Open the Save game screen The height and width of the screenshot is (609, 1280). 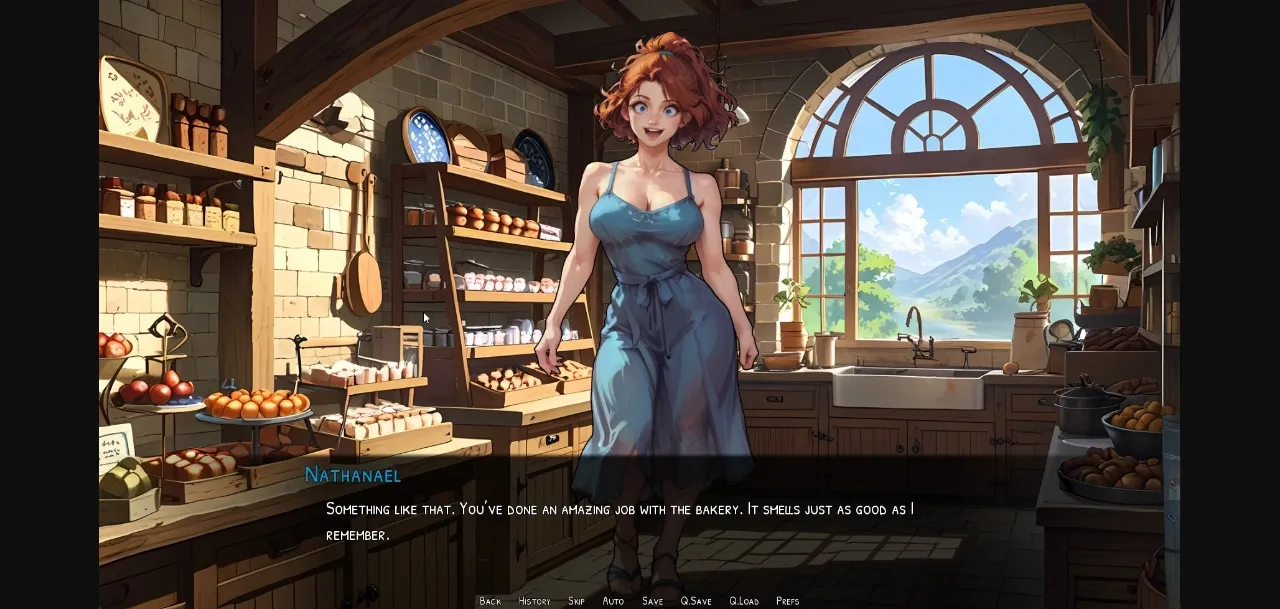[652, 601]
